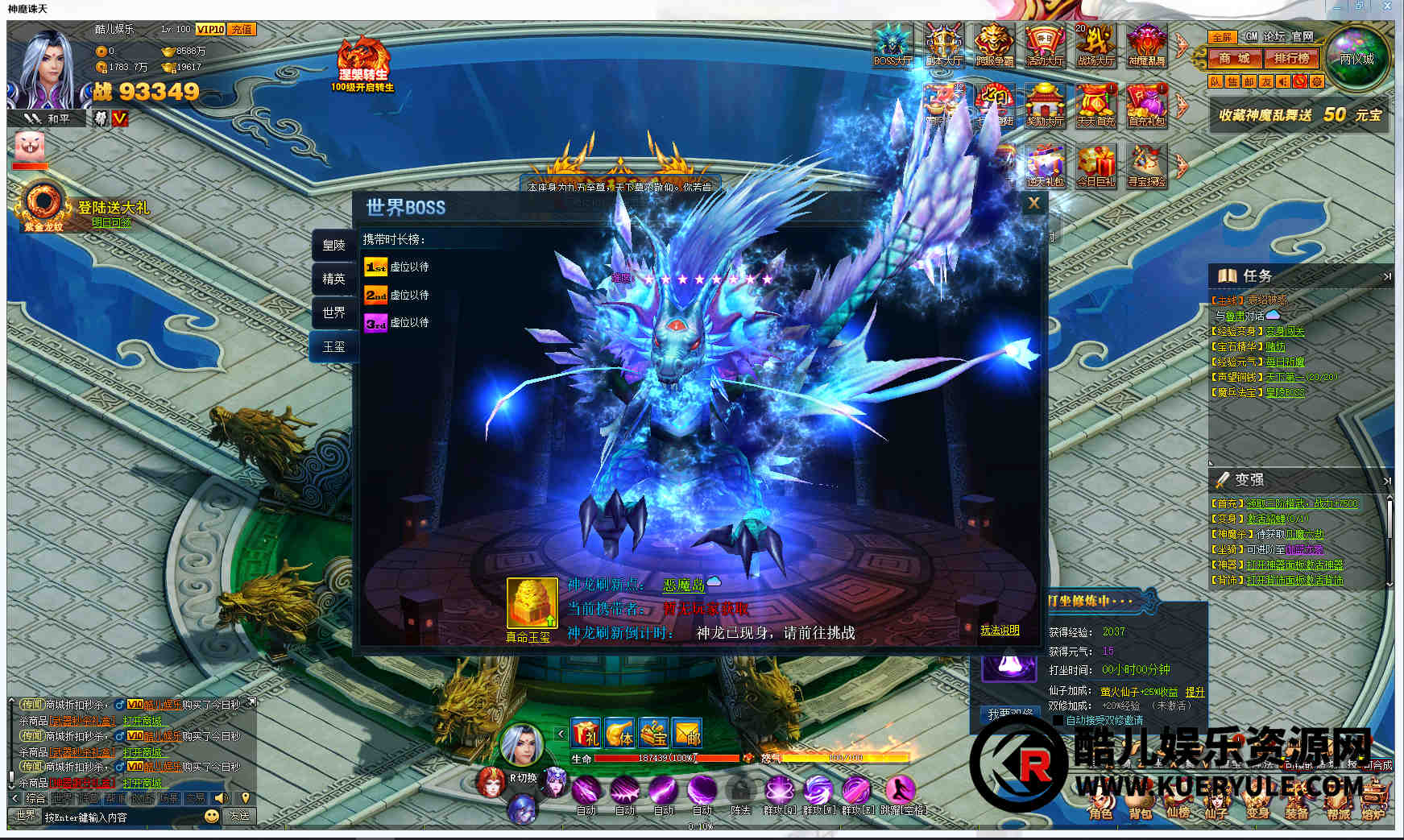This screenshot has height=840, width=1404.
Task: Select the 精英 boss tab
Action: (x=333, y=279)
